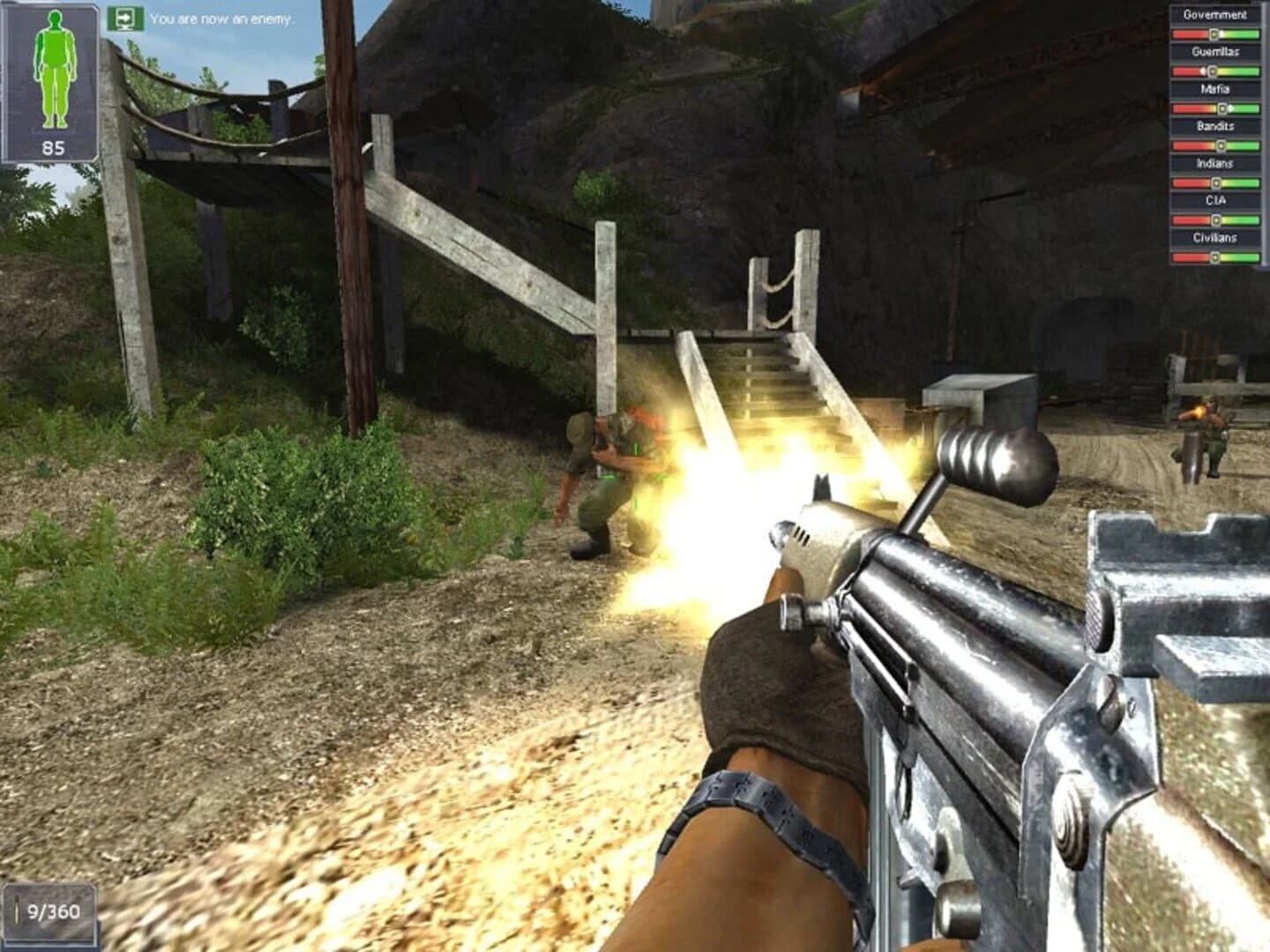Click the Mafia faction name

(x=1214, y=88)
